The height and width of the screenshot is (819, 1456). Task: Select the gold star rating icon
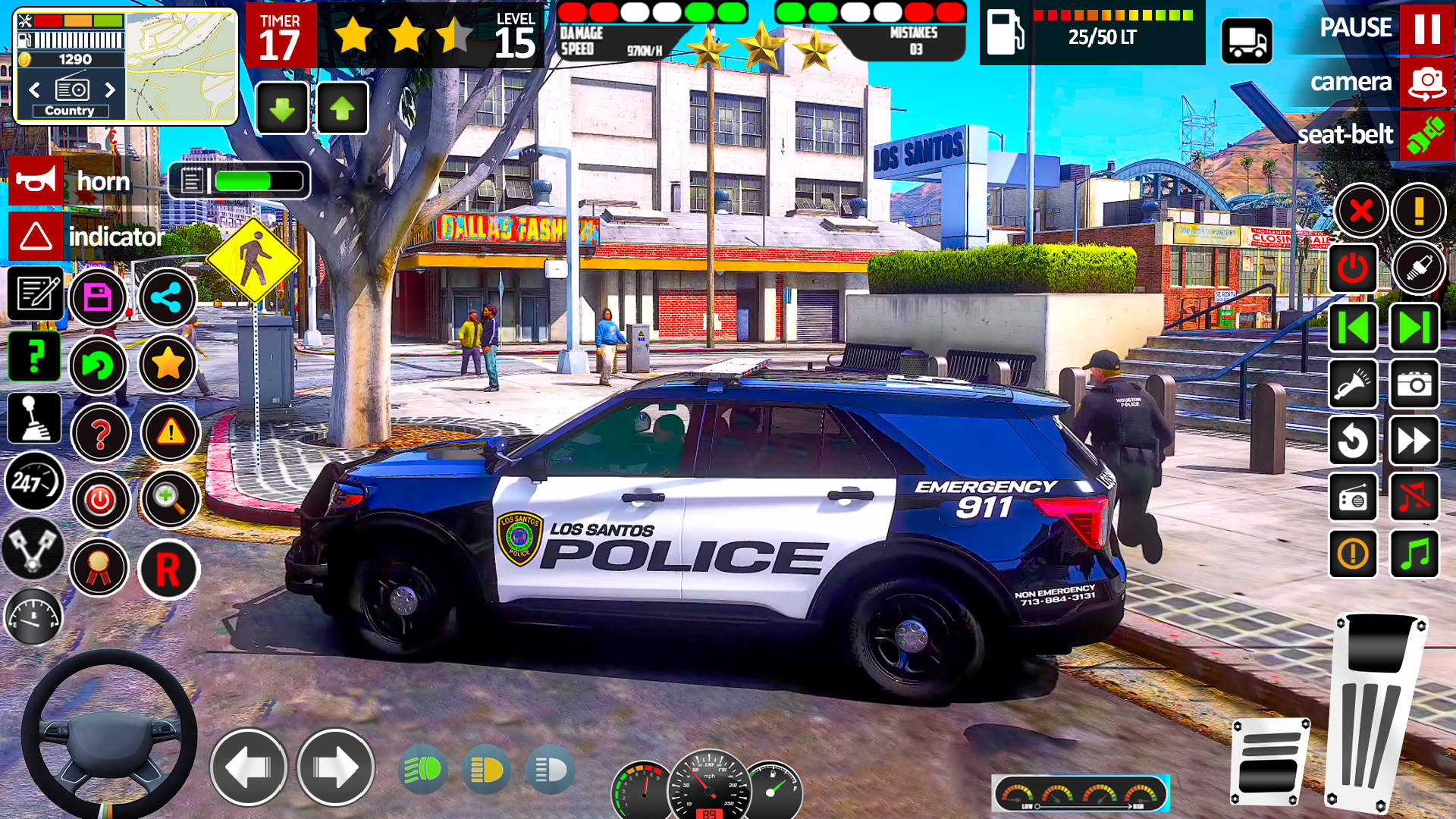(x=168, y=364)
